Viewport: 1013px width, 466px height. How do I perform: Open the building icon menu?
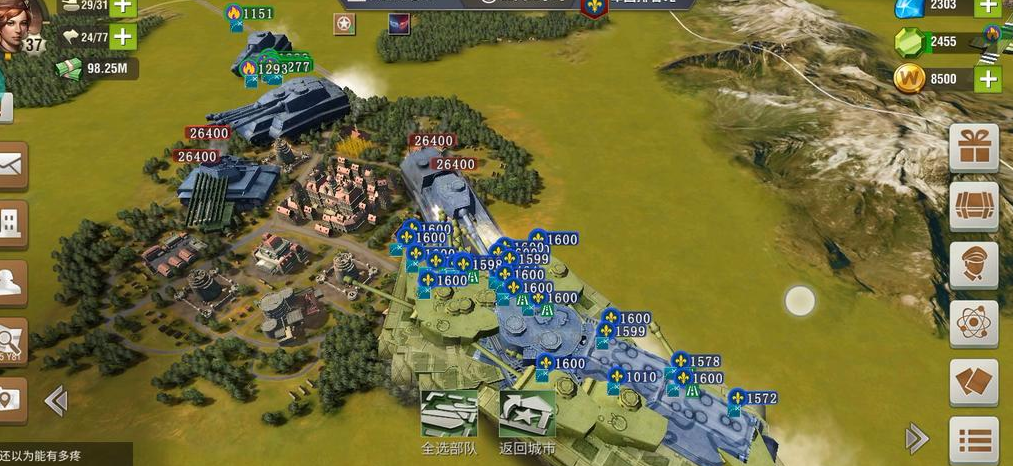point(11,222)
